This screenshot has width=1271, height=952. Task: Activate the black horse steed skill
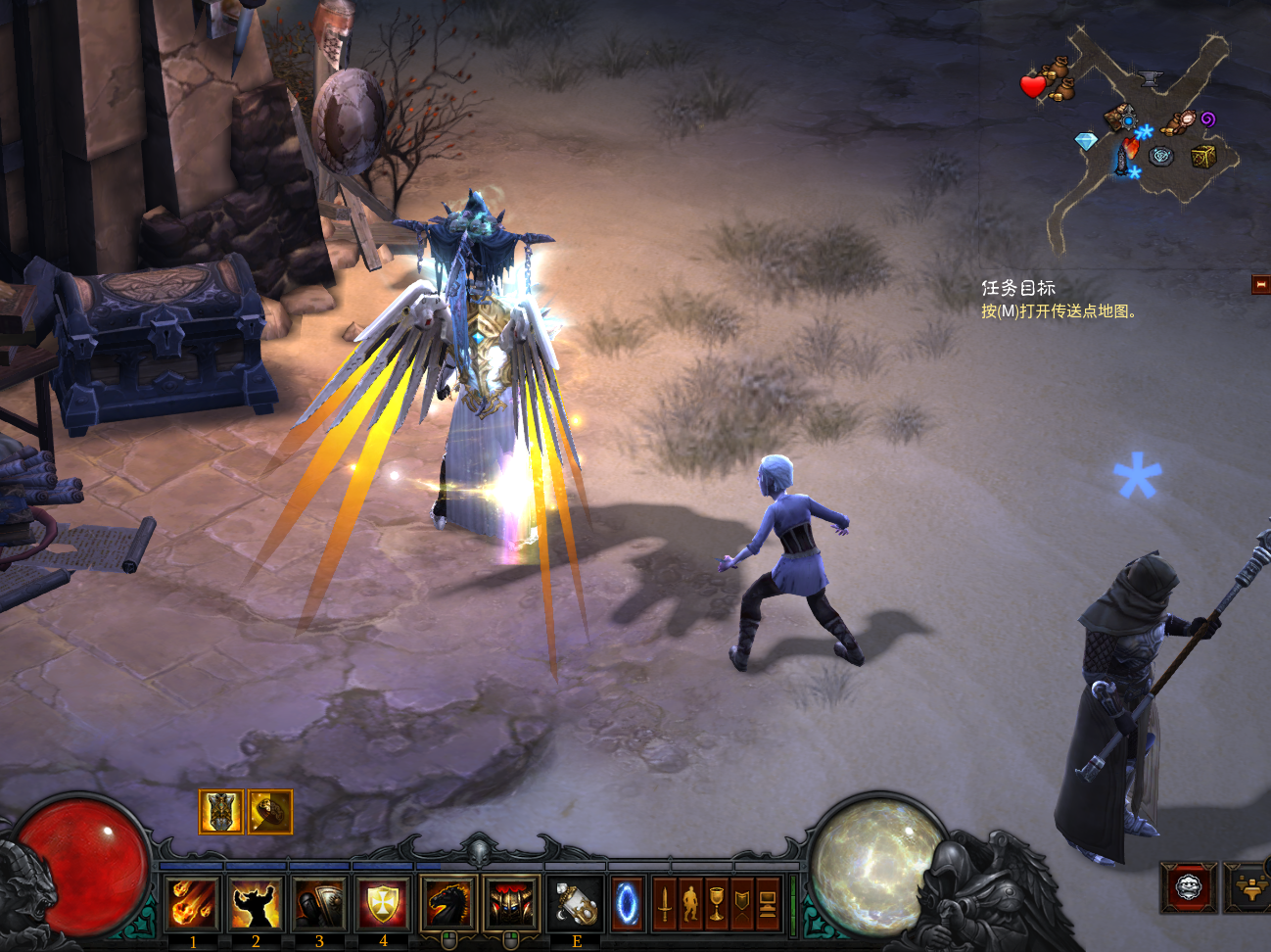pyautogui.click(x=448, y=903)
